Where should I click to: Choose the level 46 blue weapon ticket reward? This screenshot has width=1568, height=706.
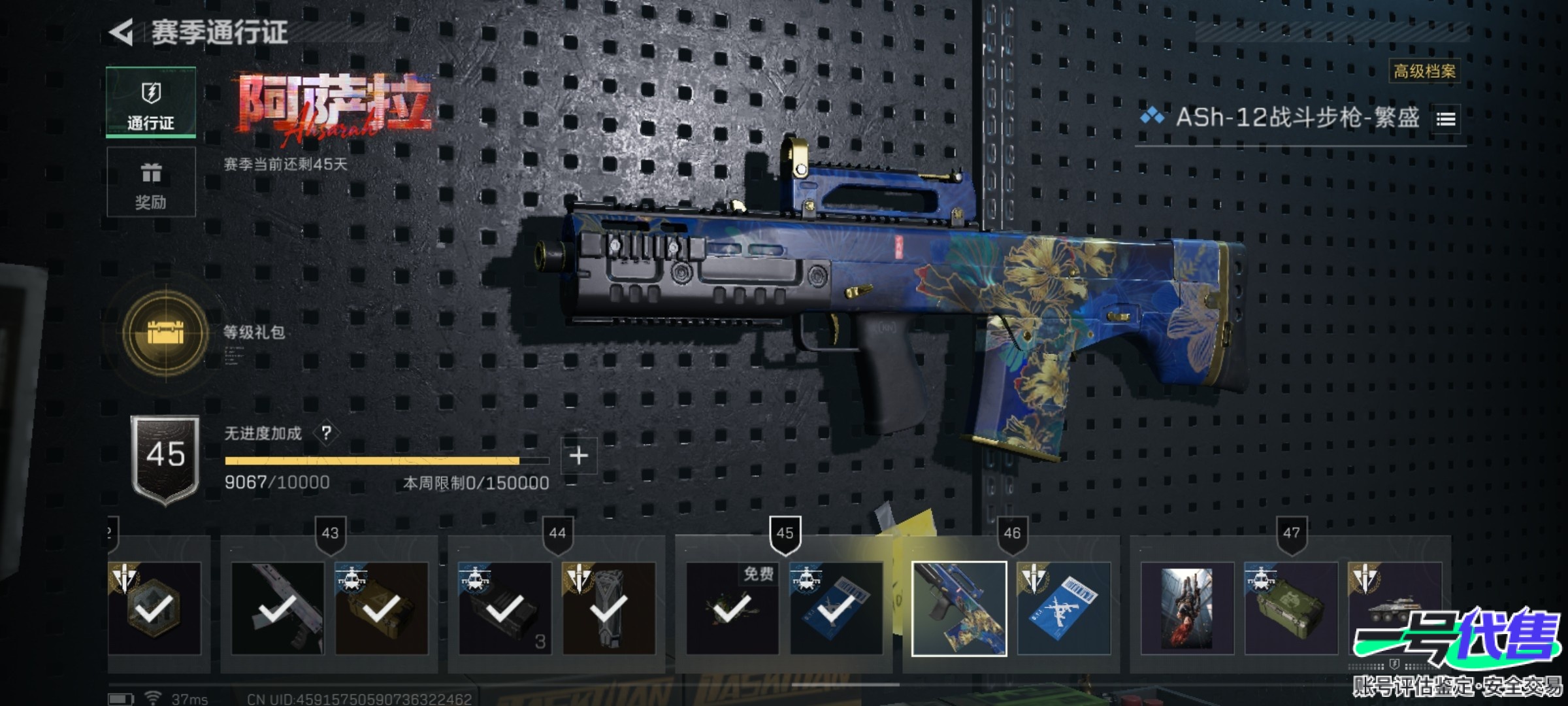[x=1064, y=609]
